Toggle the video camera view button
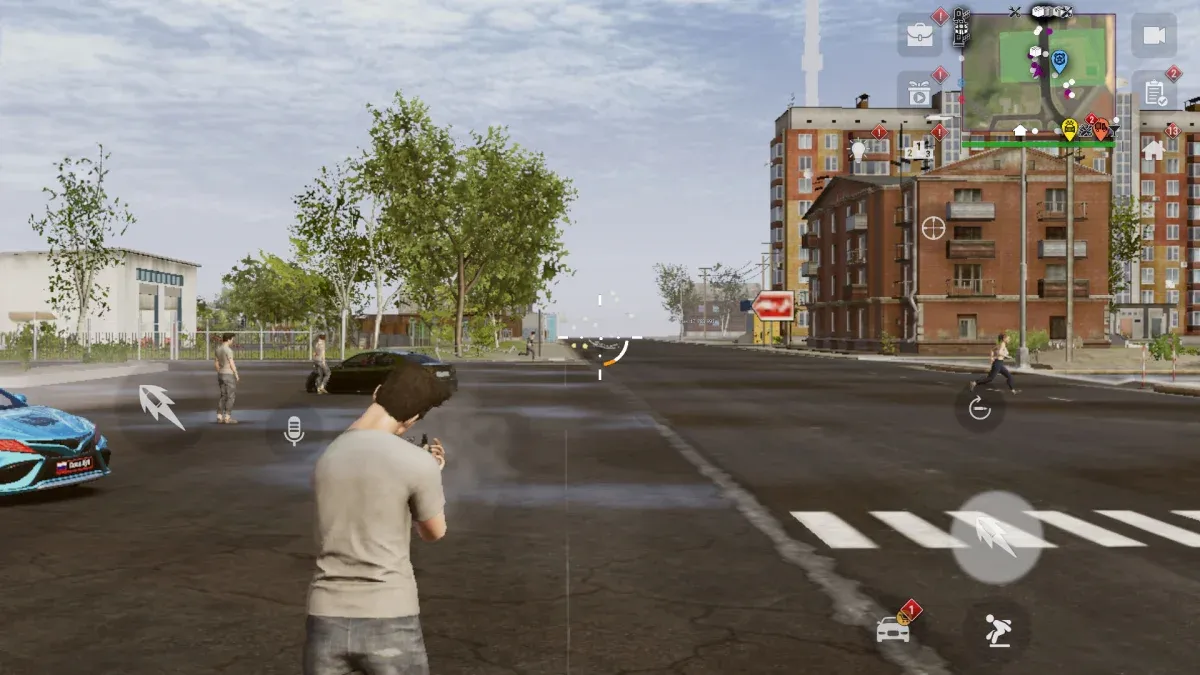This screenshot has width=1200, height=675. (x=1154, y=35)
